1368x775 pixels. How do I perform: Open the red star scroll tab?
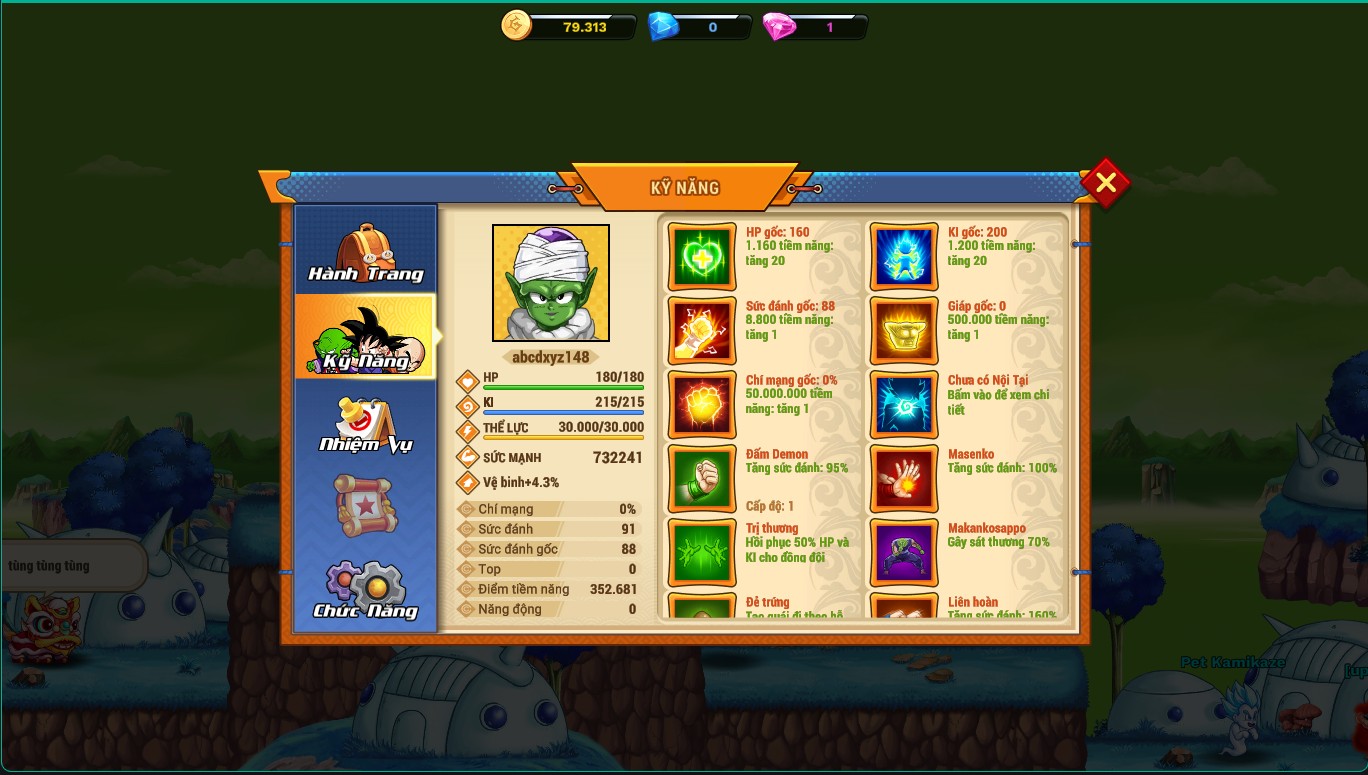366,506
